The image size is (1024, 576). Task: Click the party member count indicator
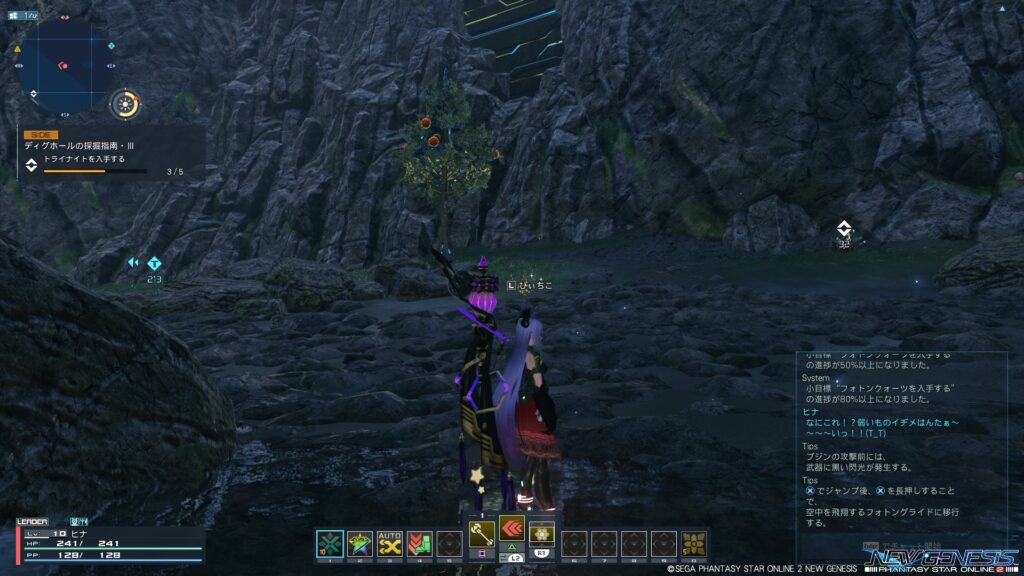tap(22, 15)
